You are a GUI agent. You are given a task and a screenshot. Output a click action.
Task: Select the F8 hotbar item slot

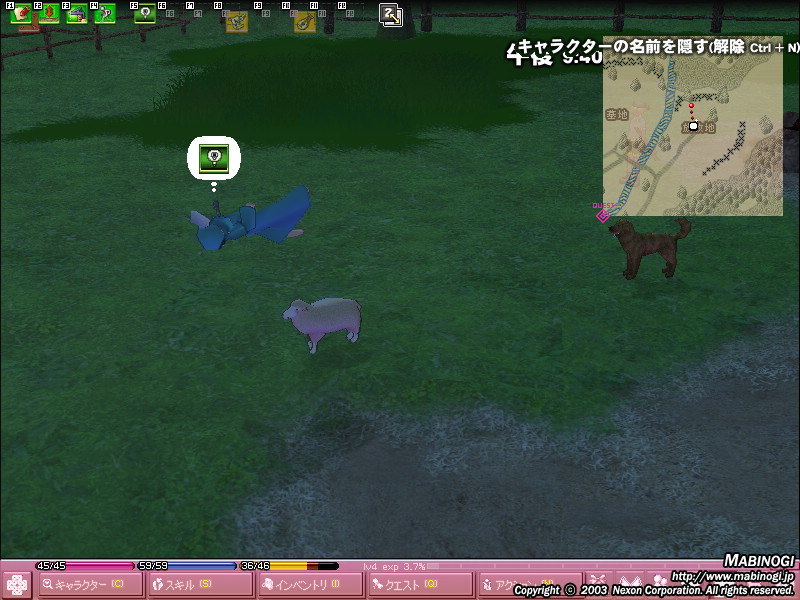(x=237, y=20)
